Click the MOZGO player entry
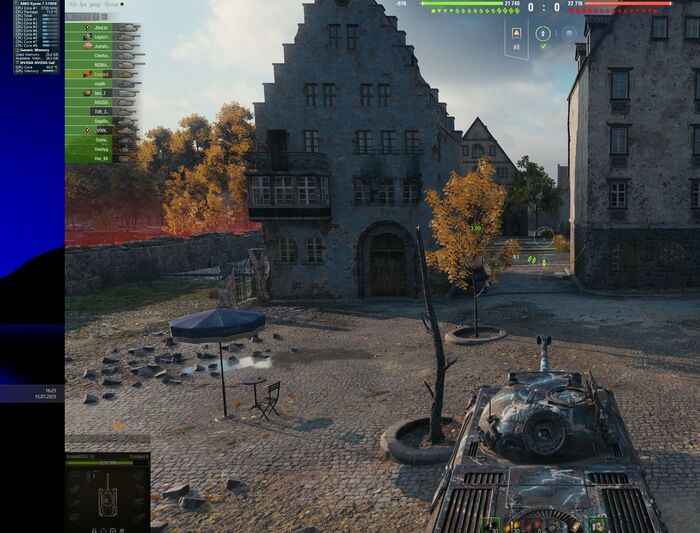This screenshot has height=533, width=700. click(102, 102)
